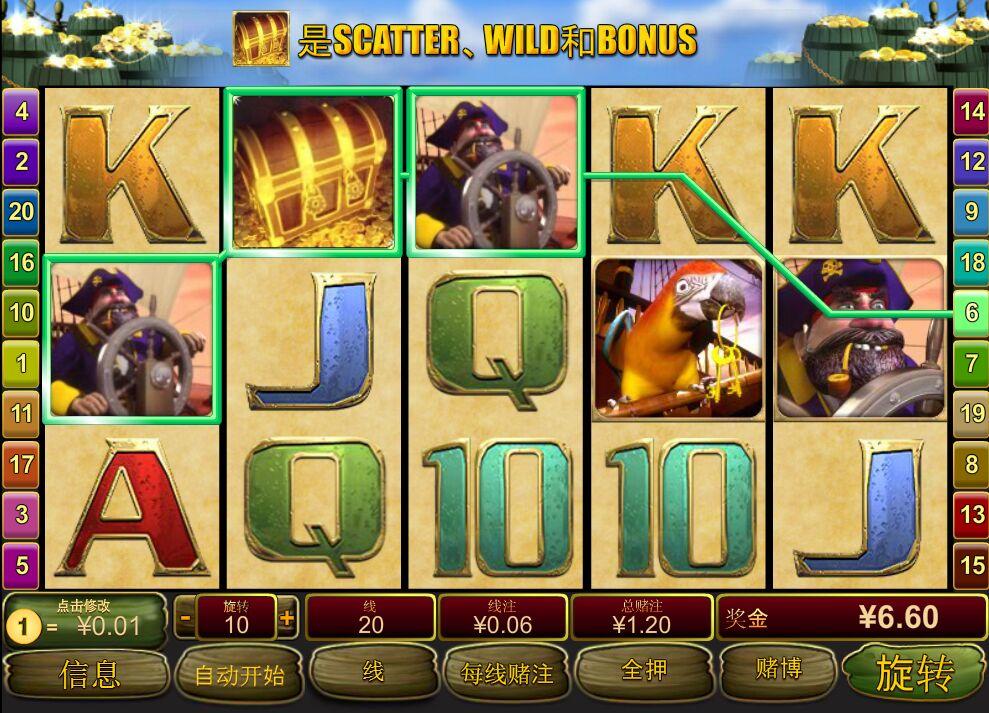Bet max with the 全押 button
Viewport: 989px width, 713px height.
[643, 670]
